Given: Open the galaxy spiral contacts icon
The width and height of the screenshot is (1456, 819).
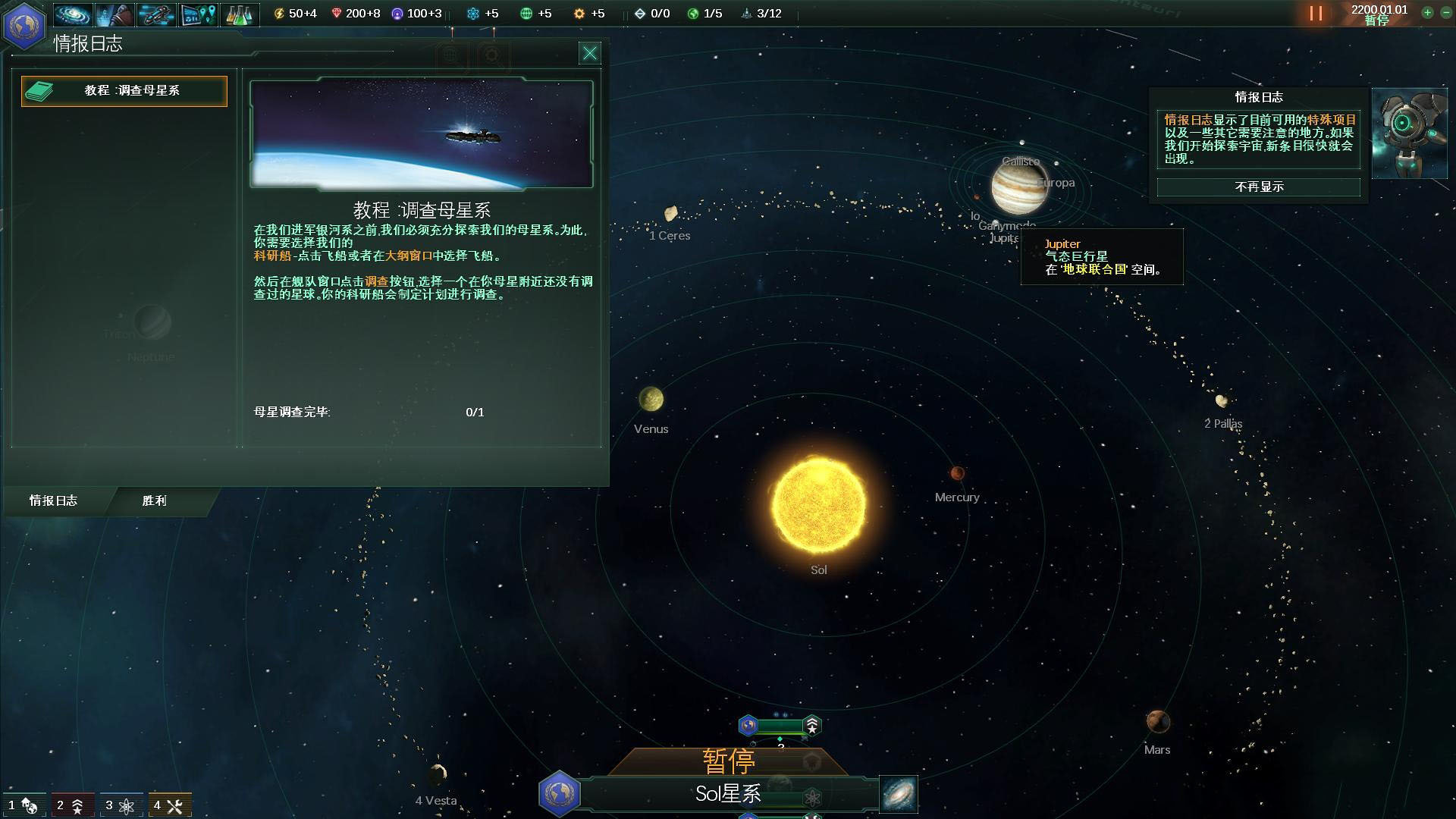Looking at the screenshot, I should [74, 14].
